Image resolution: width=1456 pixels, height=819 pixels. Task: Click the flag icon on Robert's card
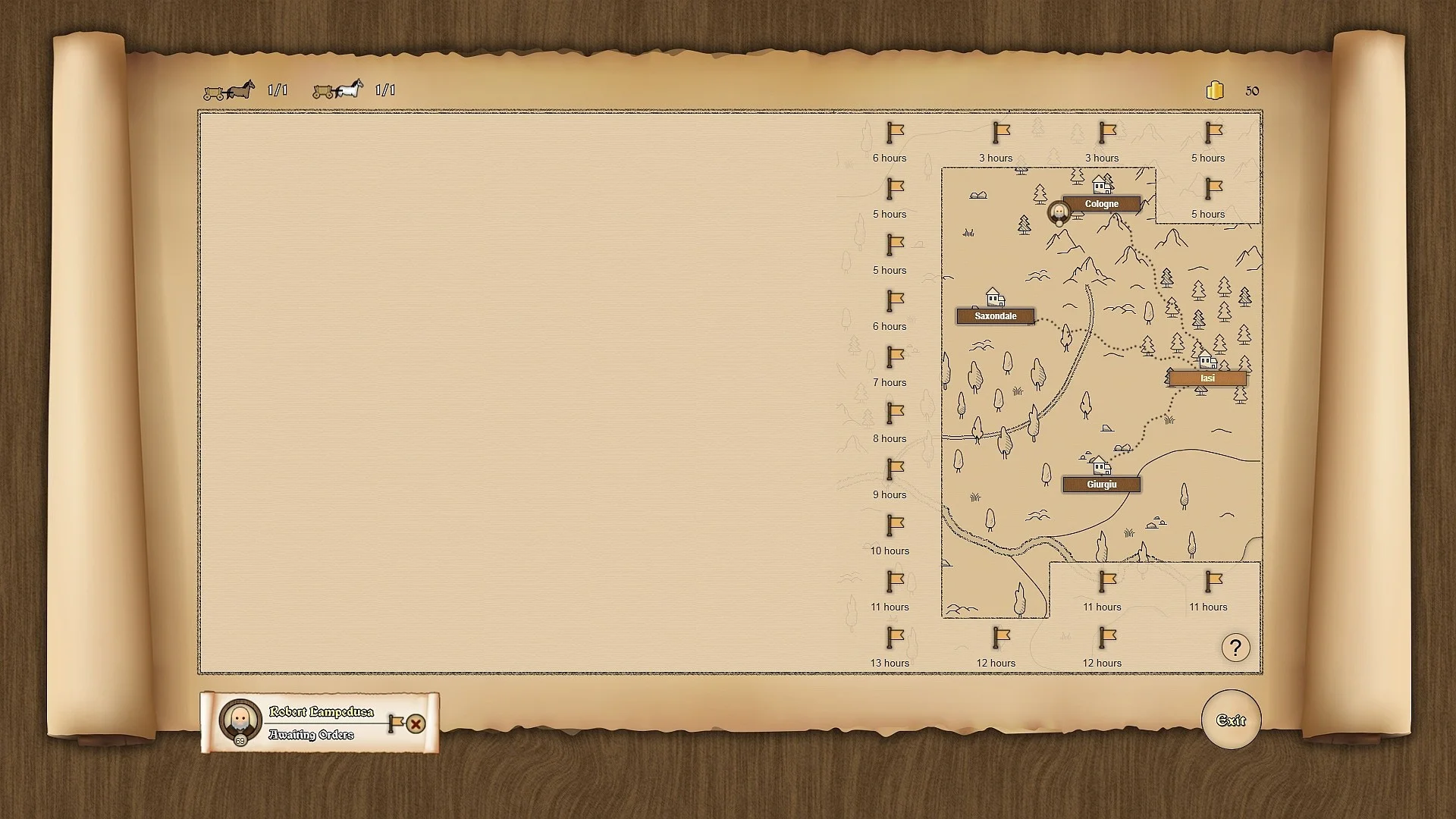coord(395,723)
